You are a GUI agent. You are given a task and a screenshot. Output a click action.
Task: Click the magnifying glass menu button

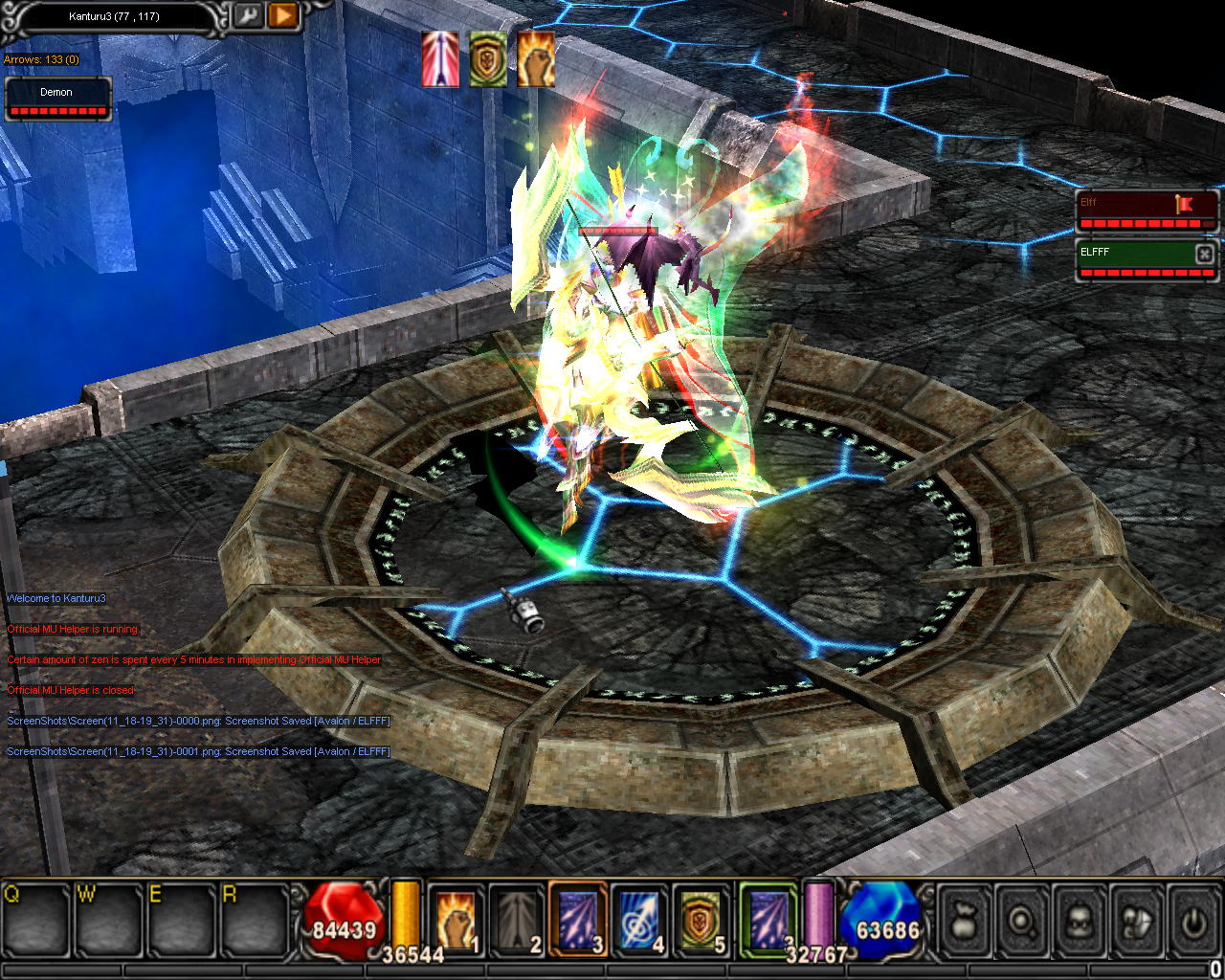(1022, 921)
